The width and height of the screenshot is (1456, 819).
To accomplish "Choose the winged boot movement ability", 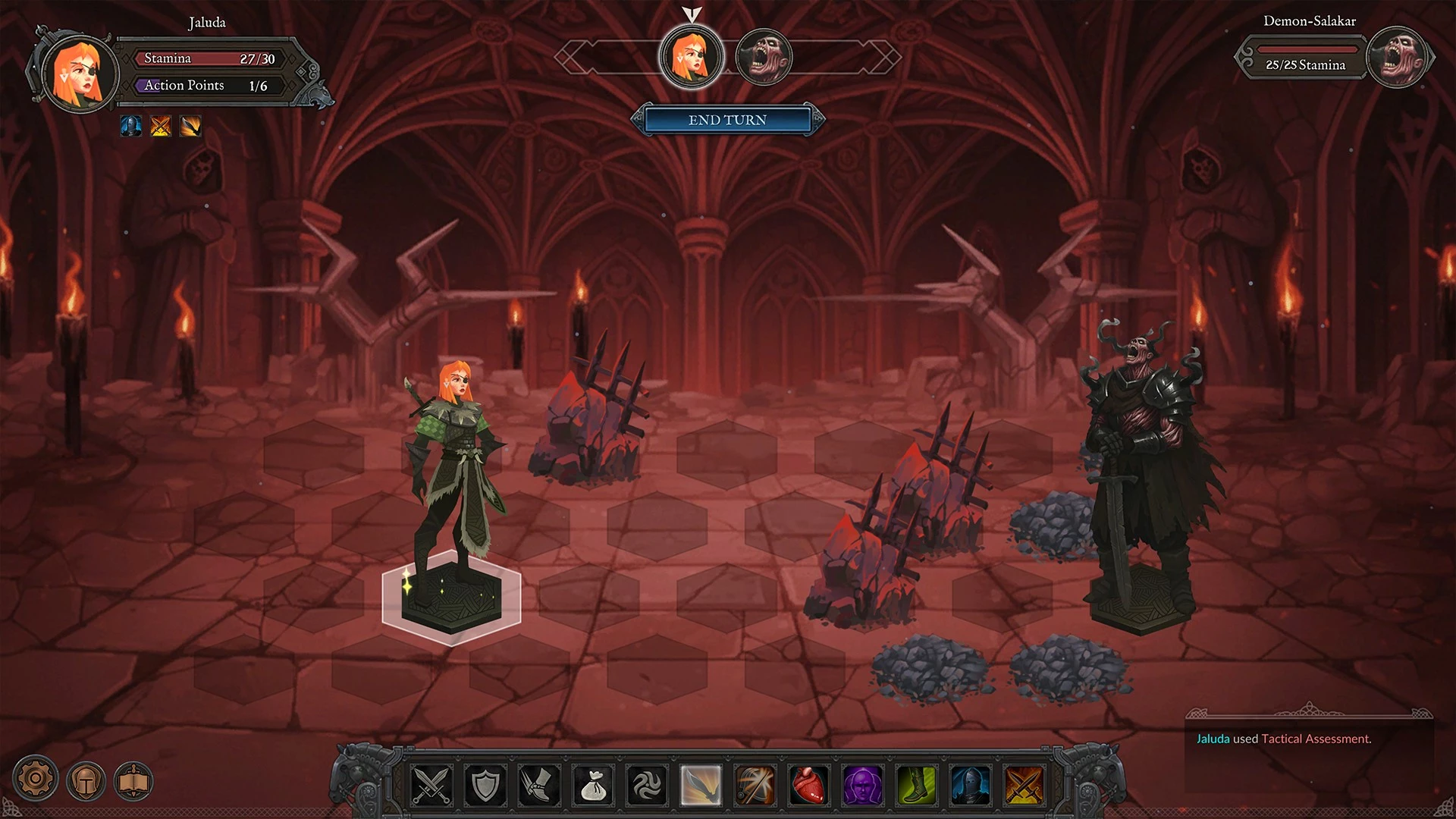I will click(x=538, y=785).
